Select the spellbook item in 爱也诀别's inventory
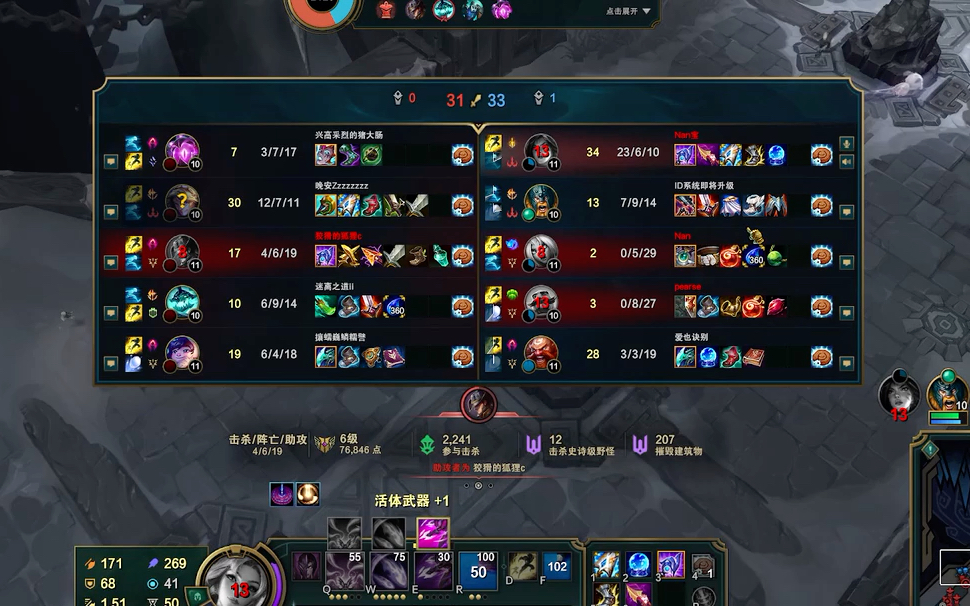 click(x=752, y=356)
